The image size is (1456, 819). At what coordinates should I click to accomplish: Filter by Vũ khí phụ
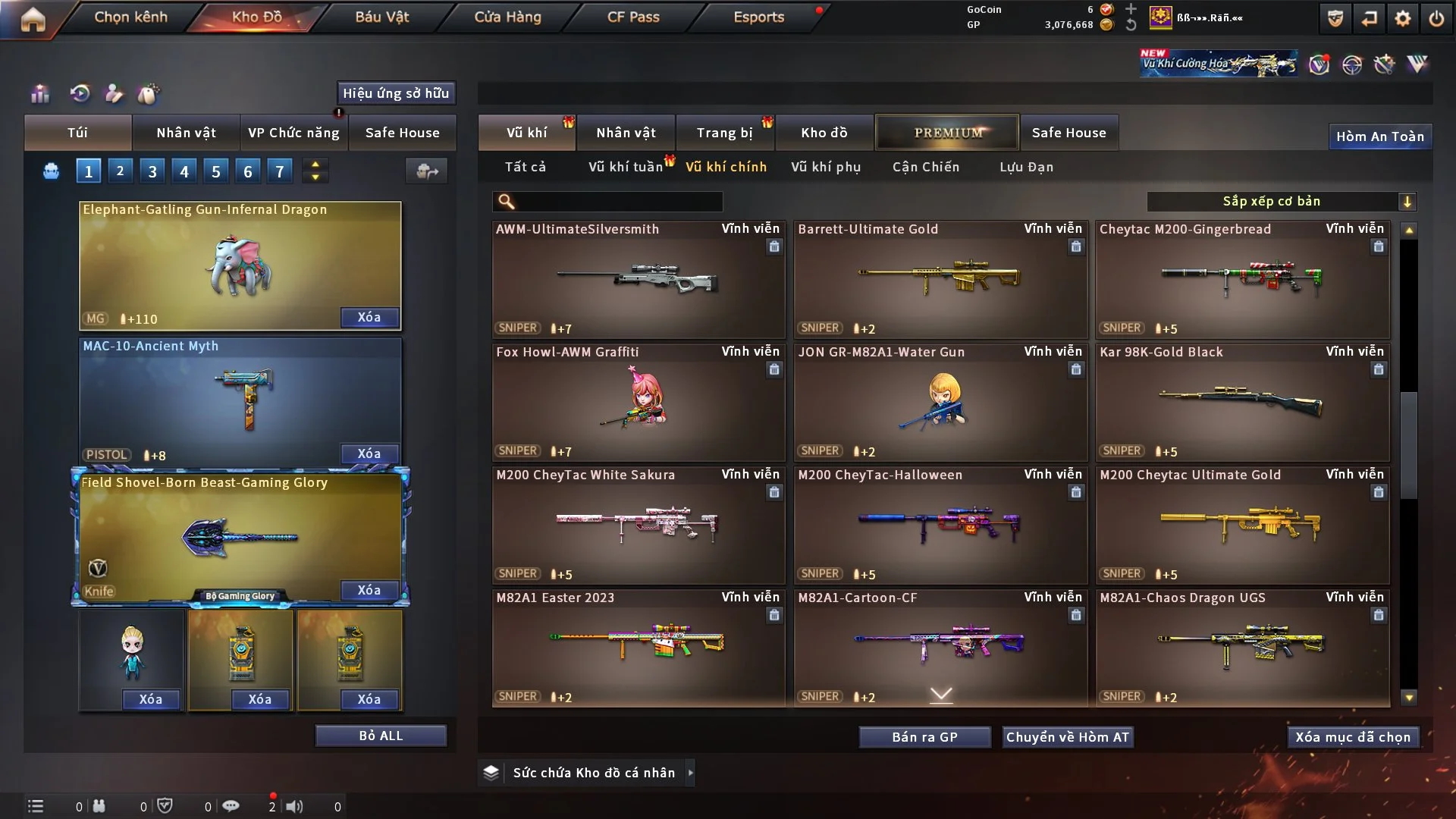pos(826,167)
